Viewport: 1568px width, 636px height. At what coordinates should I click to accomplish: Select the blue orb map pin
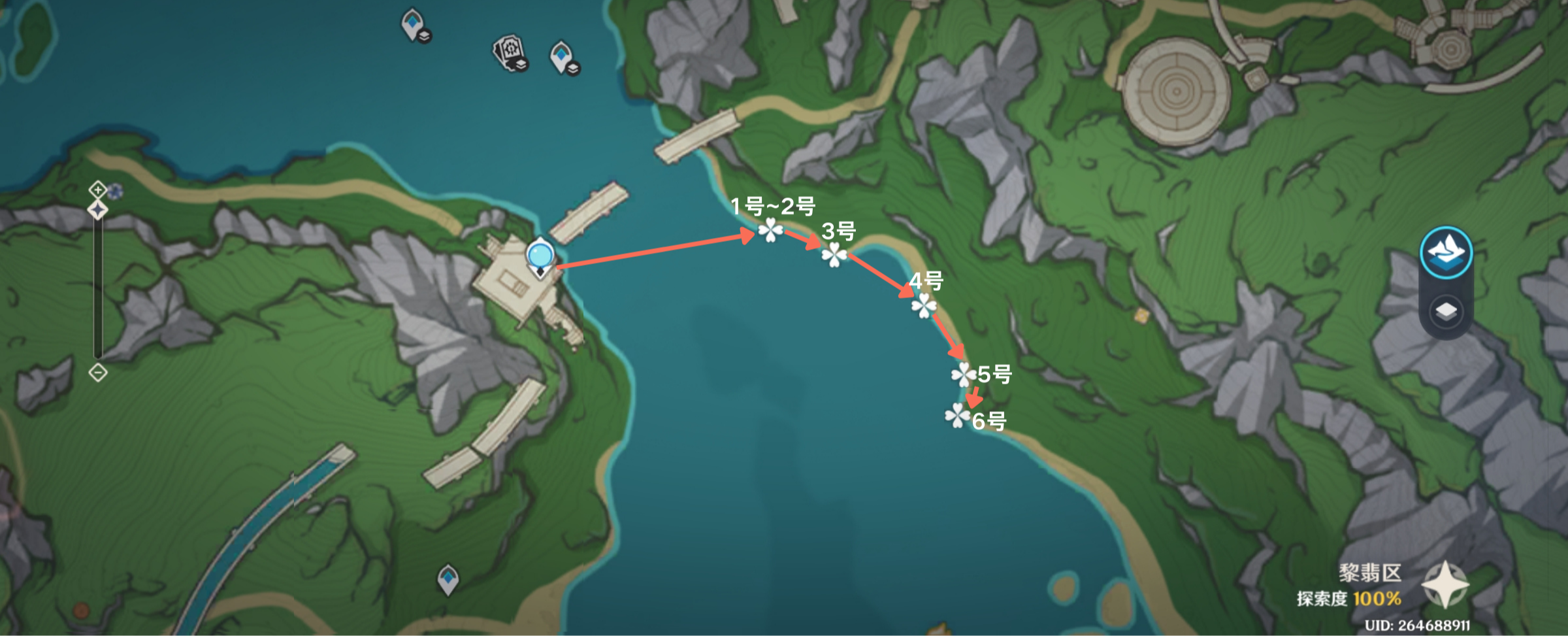coord(540,255)
